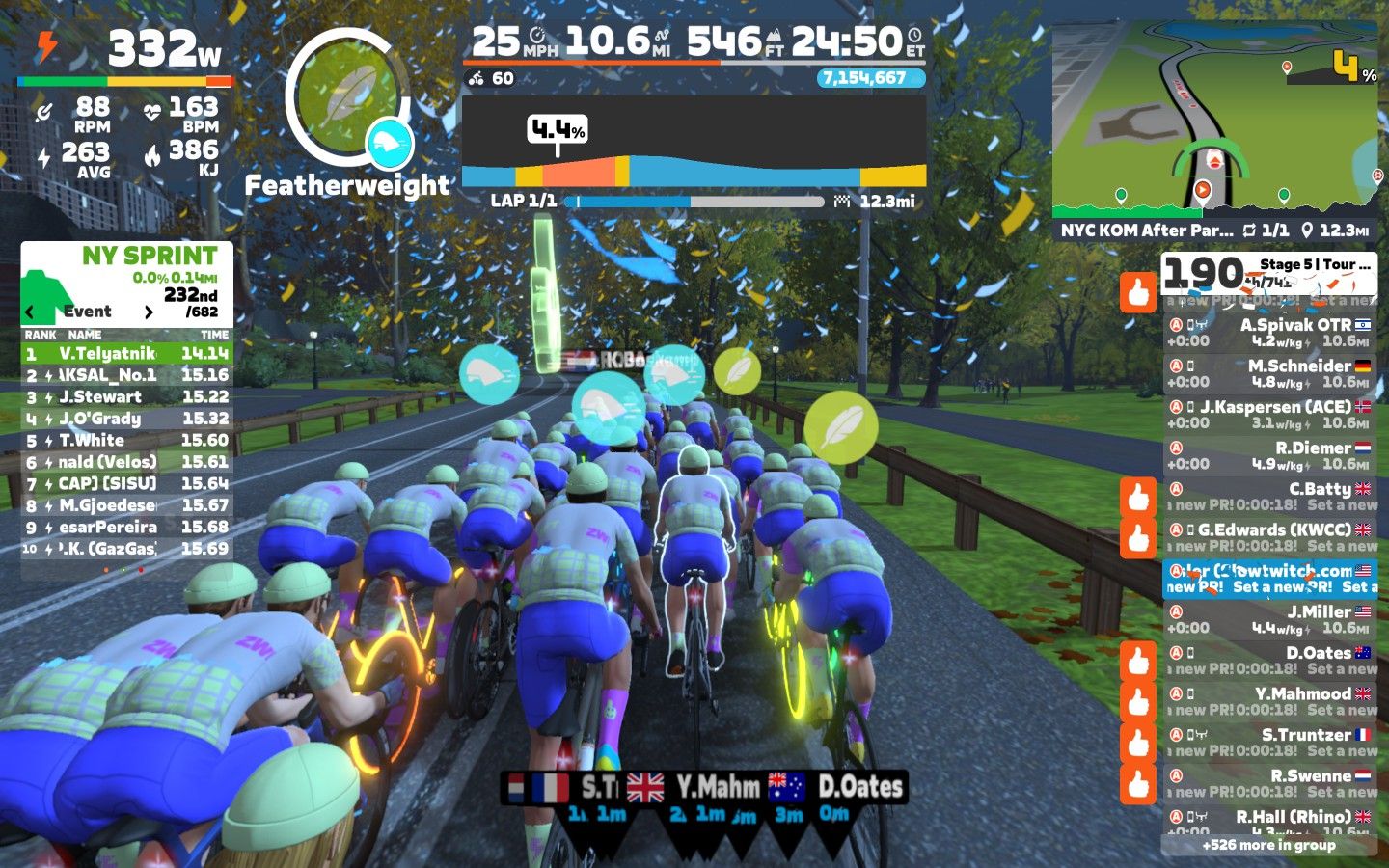Choose R.Diemer from nearby riders
The width and height of the screenshot is (1389, 868).
pyautogui.click(x=1268, y=455)
